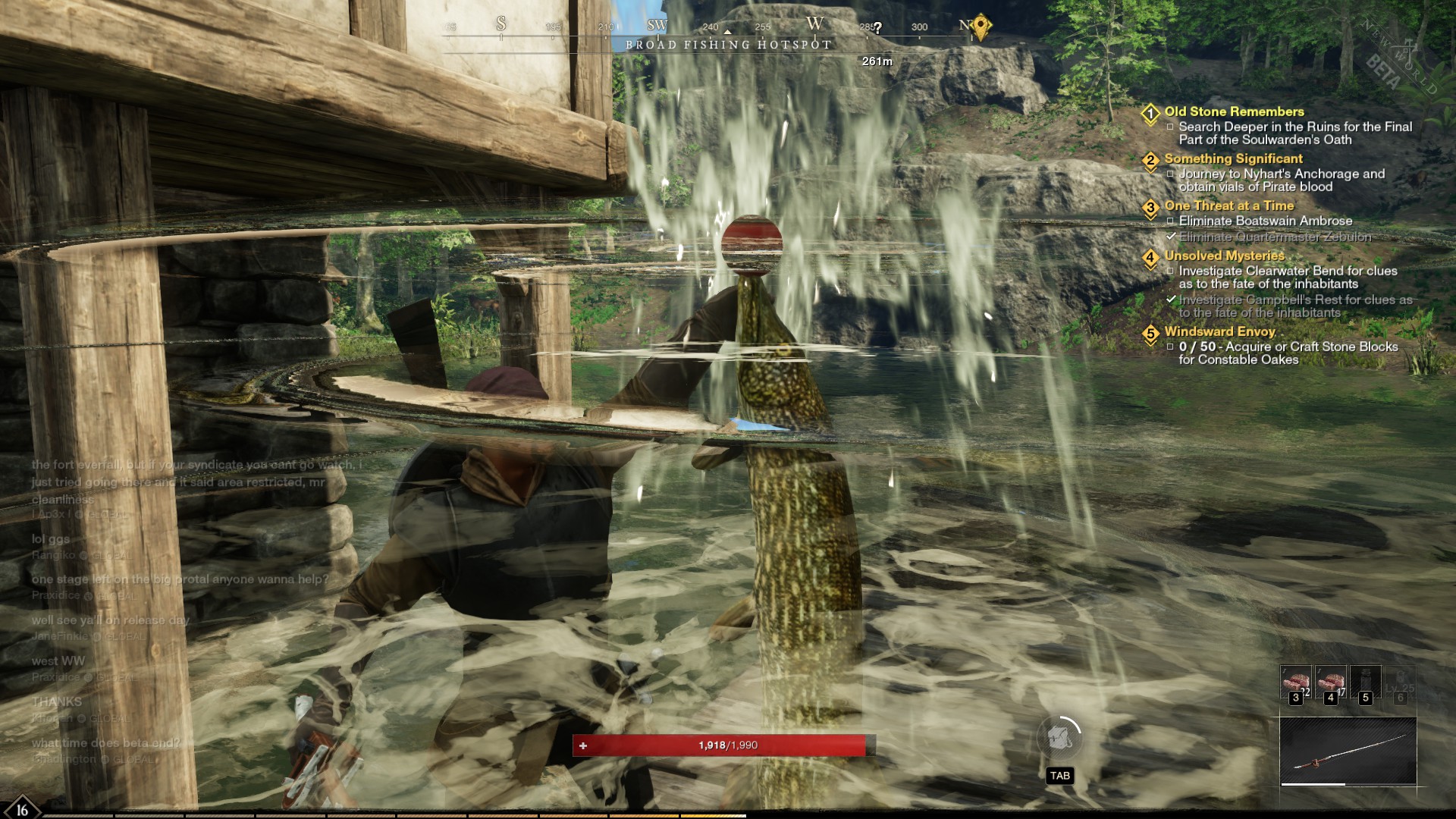Select the equipped fishing pole slot
The width and height of the screenshot is (1456, 819).
click(1348, 751)
